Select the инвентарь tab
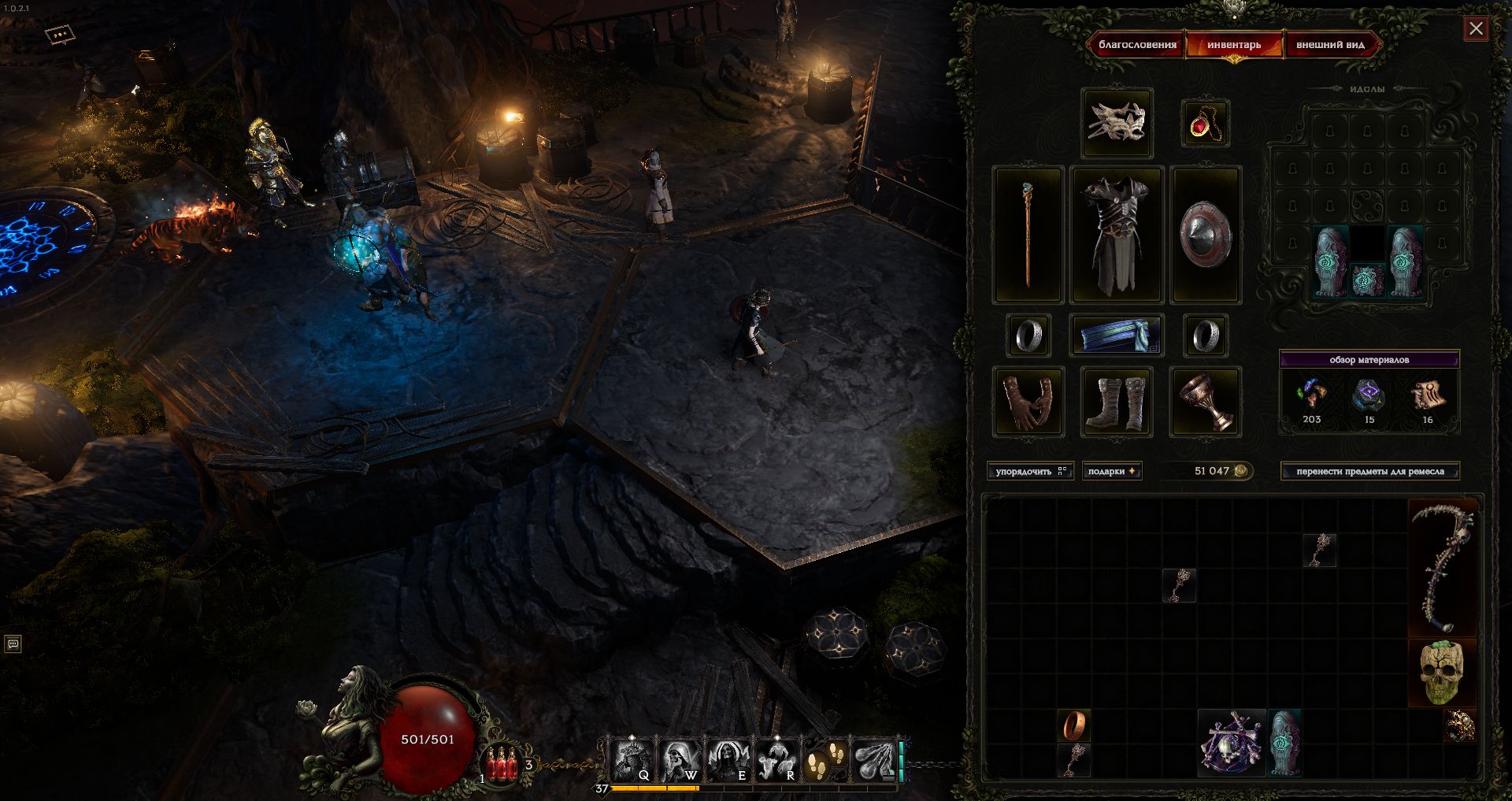Image resolution: width=1512 pixels, height=801 pixels. [1234, 45]
